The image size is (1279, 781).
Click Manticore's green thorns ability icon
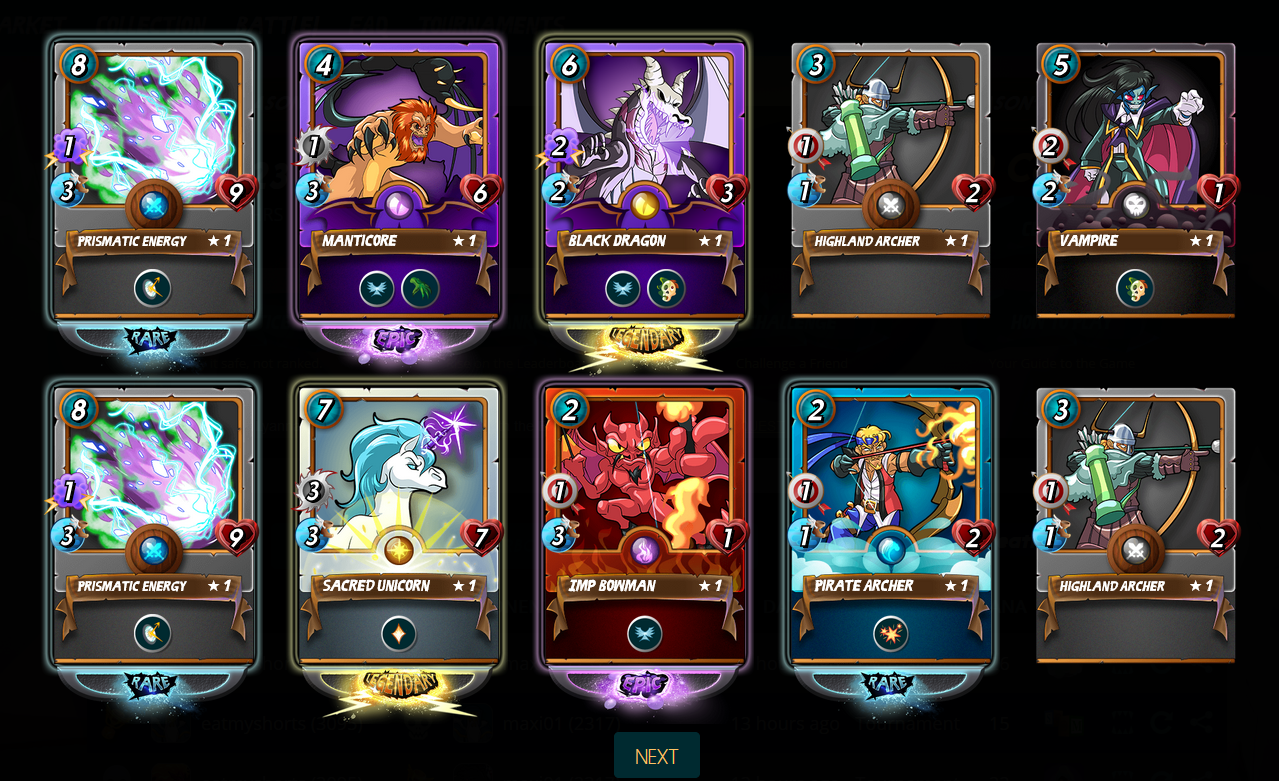tap(420, 289)
